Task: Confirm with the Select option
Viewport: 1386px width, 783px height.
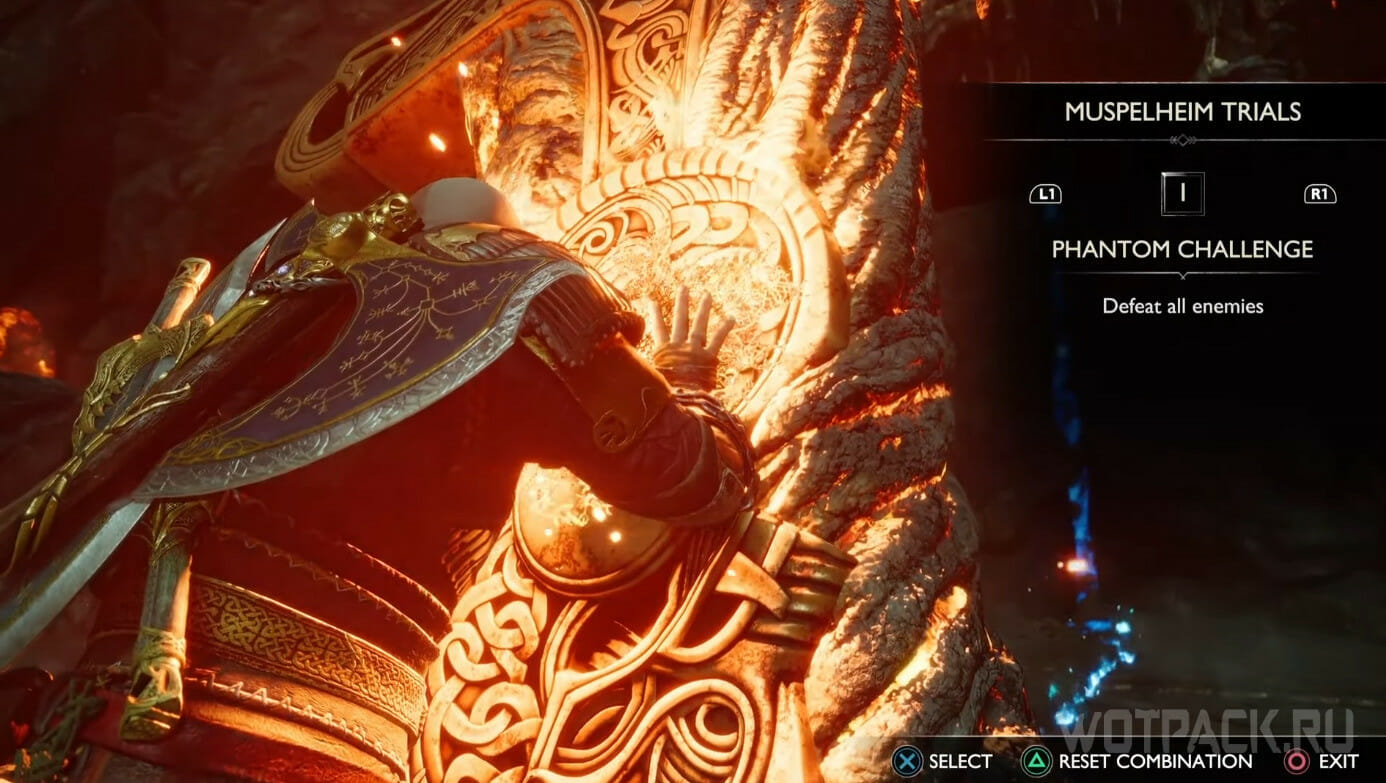Action: pos(944,762)
